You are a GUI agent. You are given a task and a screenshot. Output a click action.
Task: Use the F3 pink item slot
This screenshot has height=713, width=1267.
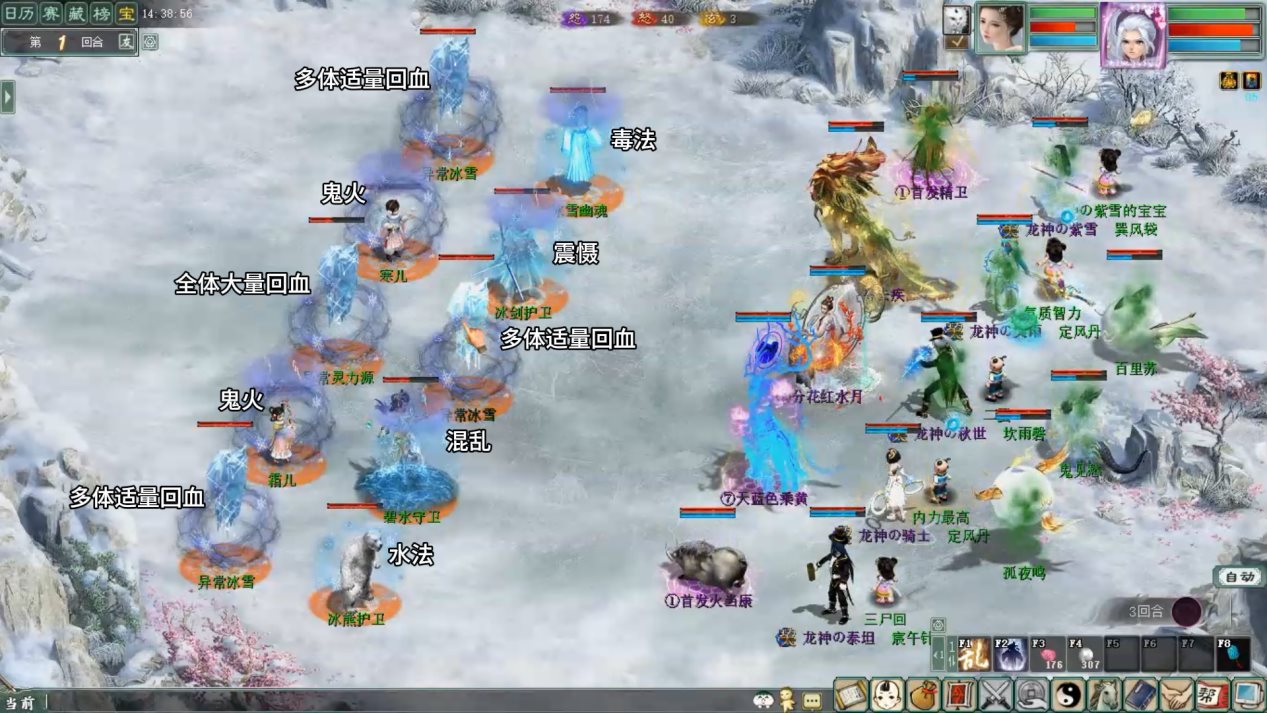click(1047, 655)
